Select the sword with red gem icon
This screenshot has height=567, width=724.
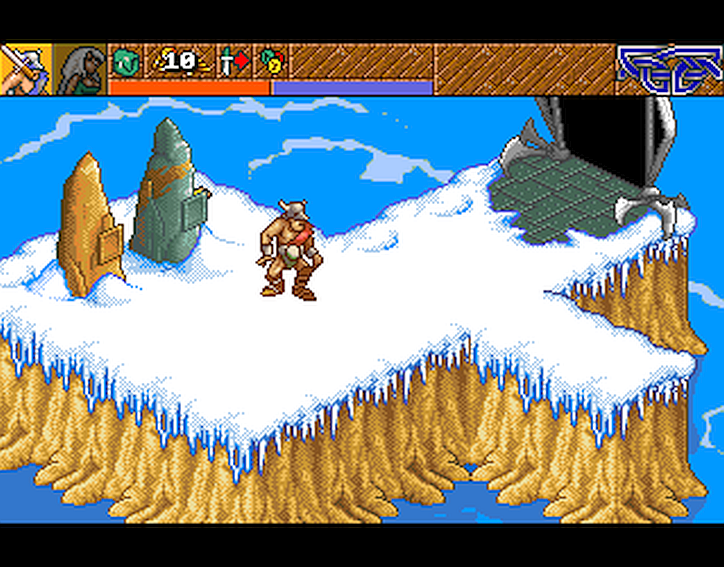pyautogui.click(x=232, y=62)
